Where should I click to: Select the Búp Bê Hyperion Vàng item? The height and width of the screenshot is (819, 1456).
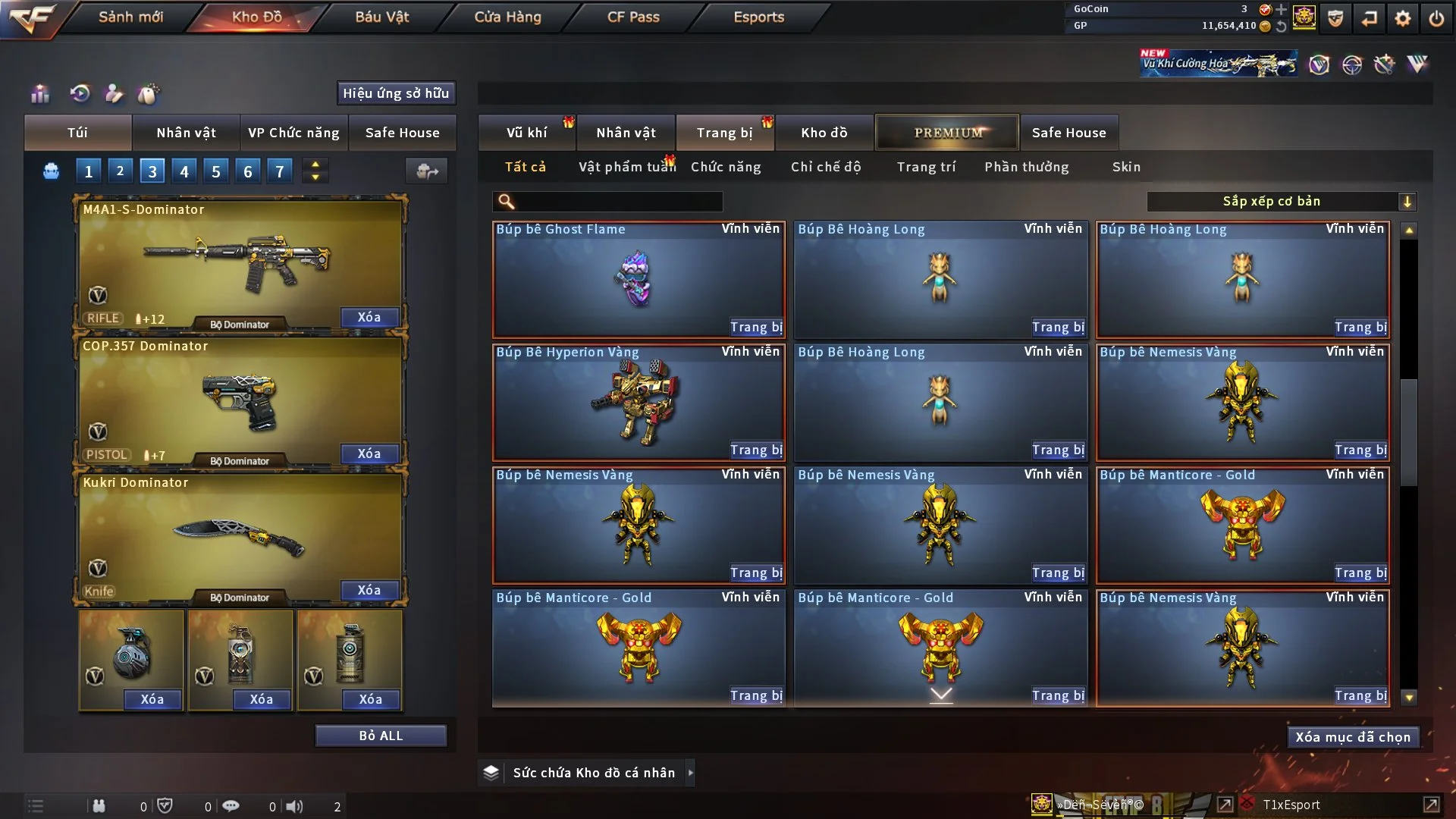[638, 402]
